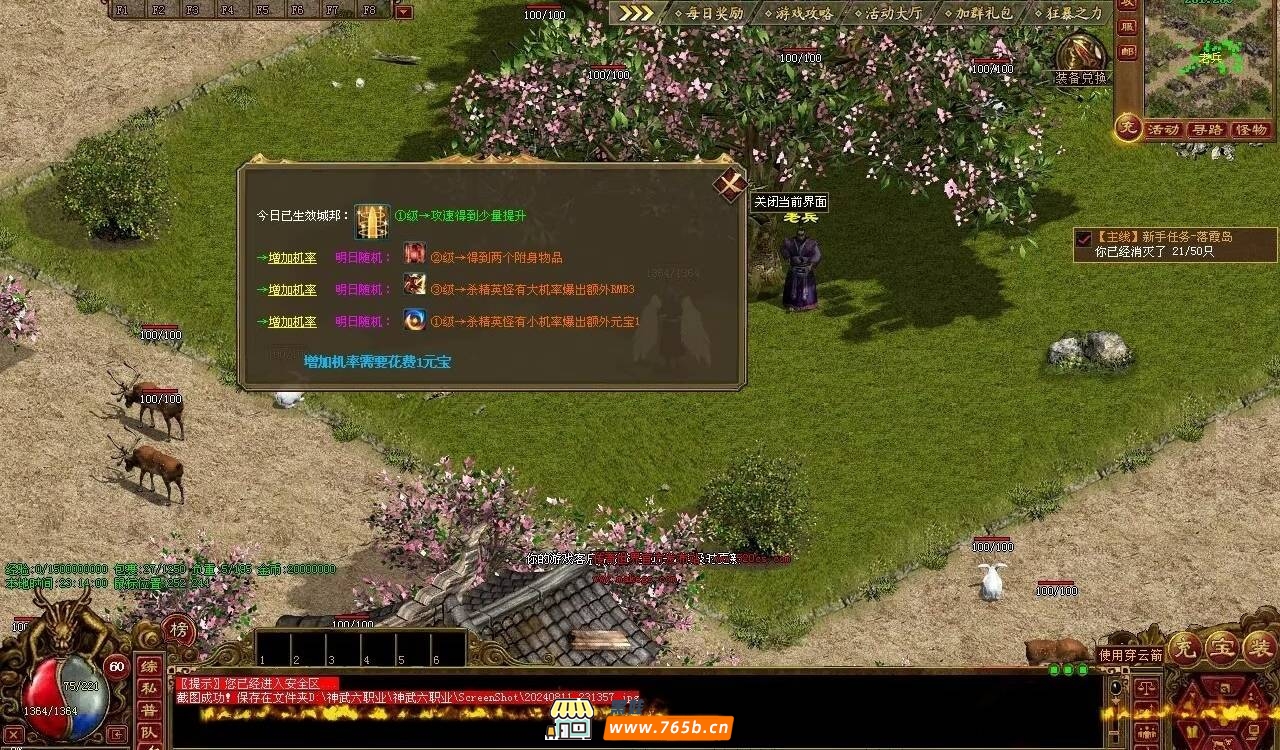Viewport: 1280px width, 750px height.
Task: Open the 邮 mail button
Action: point(1127,52)
